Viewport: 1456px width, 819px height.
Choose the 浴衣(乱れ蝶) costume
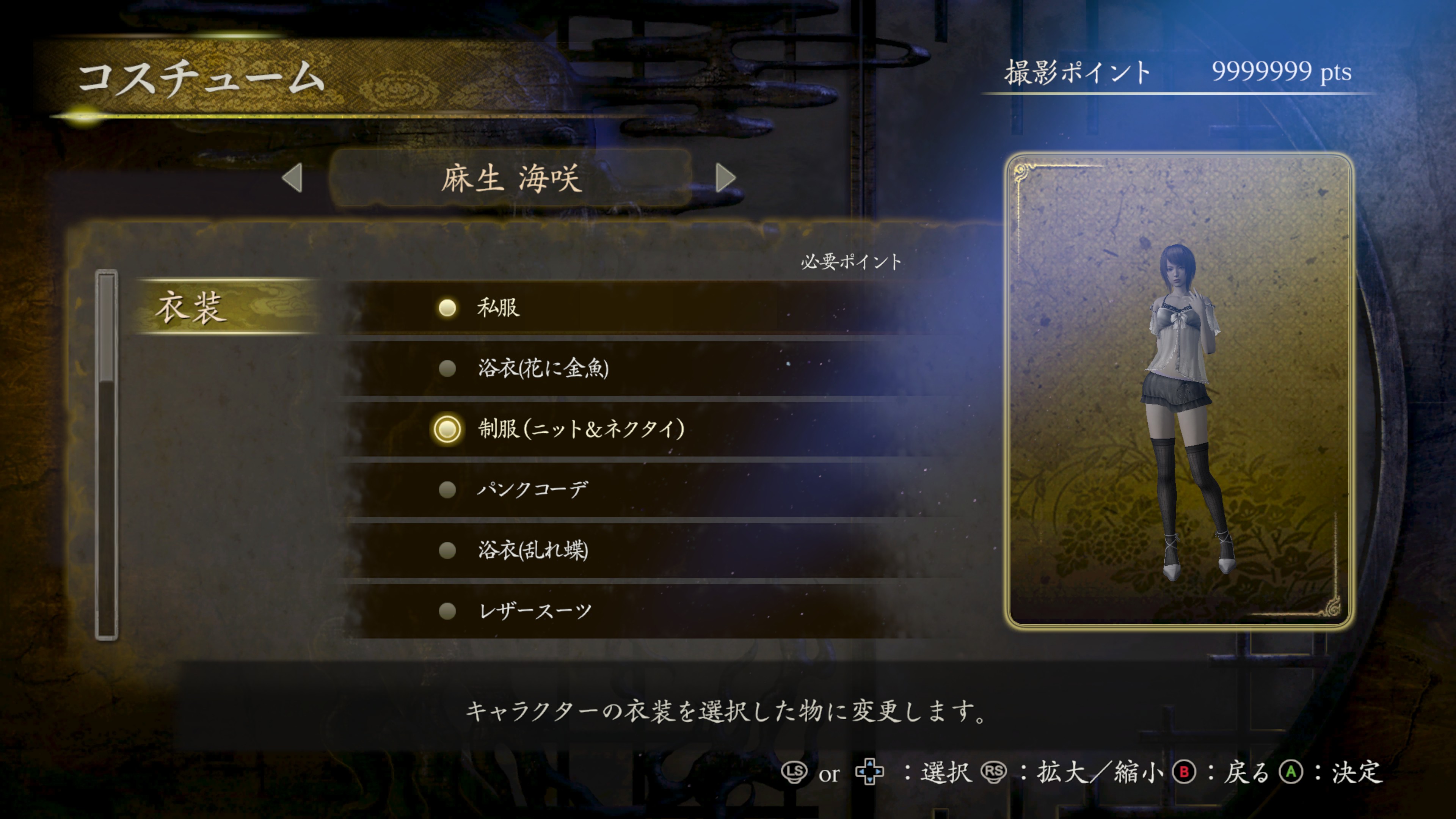coord(532,550)
